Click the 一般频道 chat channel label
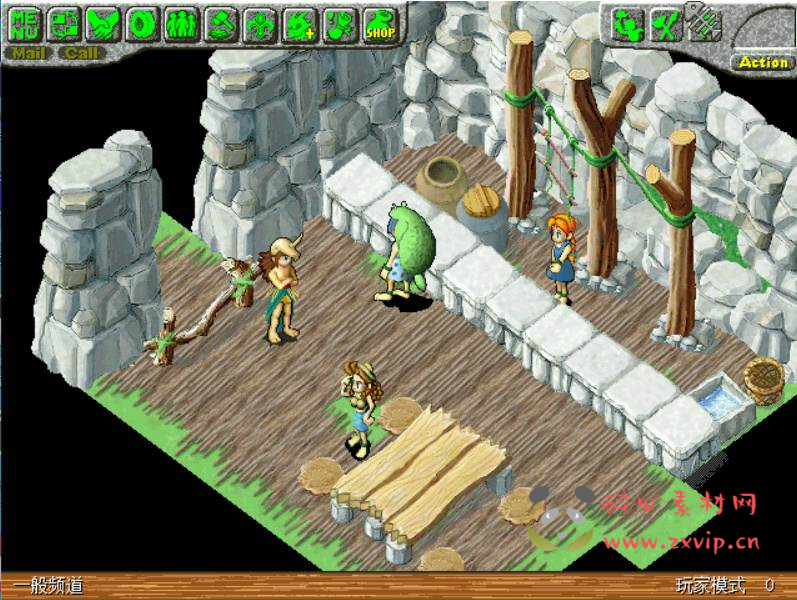The image size is (797, 600). (49, 586)
